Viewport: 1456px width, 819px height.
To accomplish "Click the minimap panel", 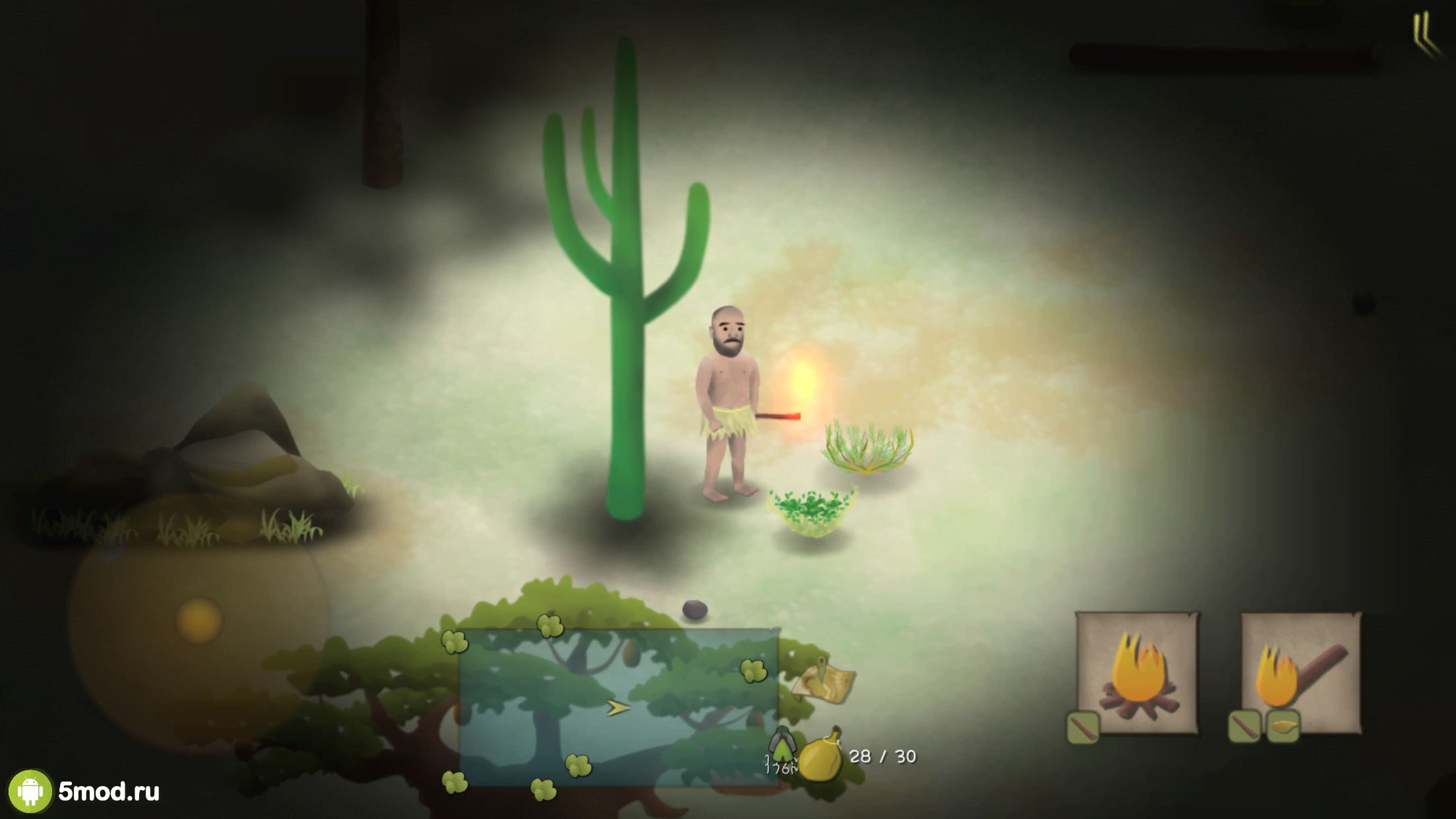I will [619, 707].
